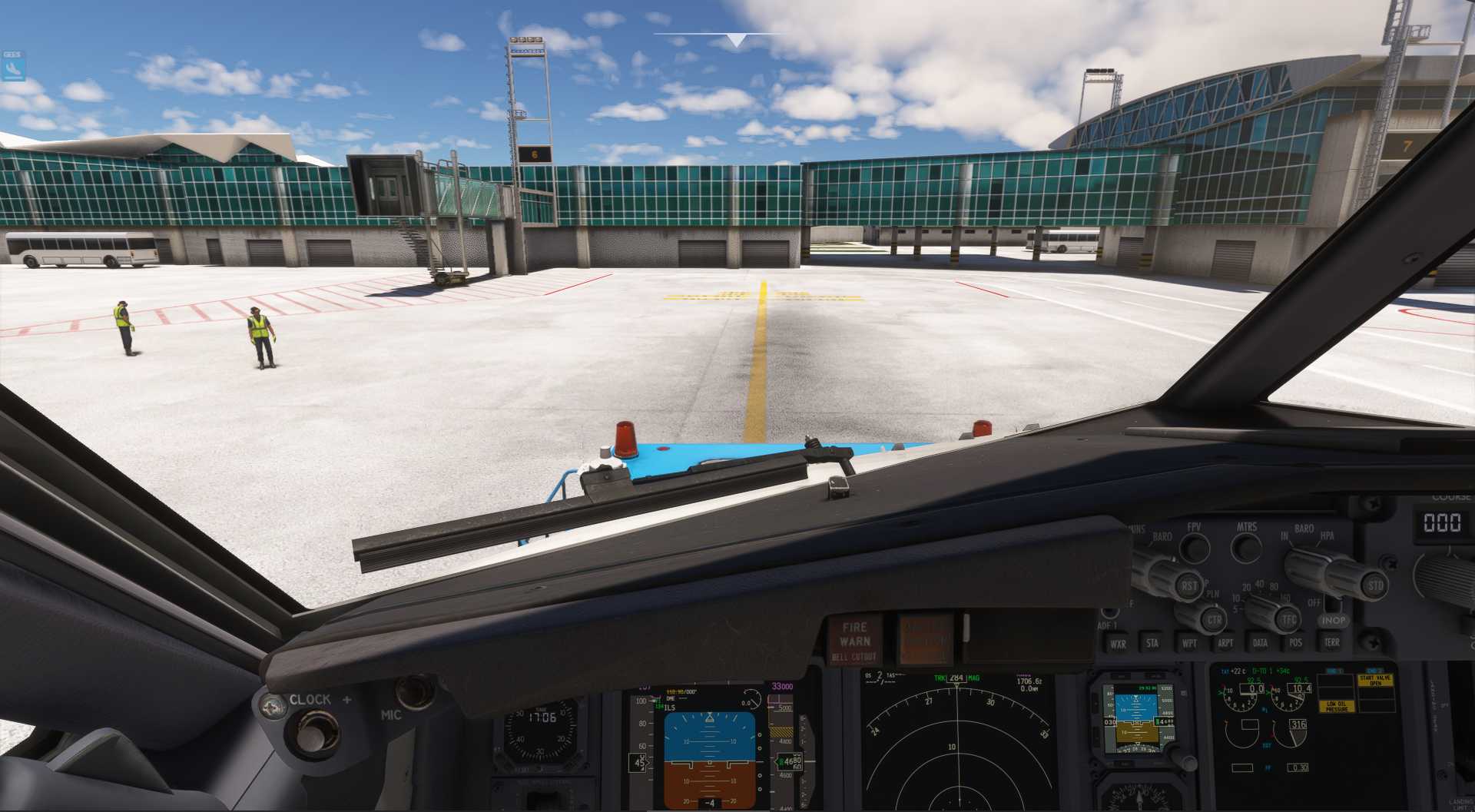Display airports using the ARPT button
The image size is (1475, 812).
coord(1225,644)
